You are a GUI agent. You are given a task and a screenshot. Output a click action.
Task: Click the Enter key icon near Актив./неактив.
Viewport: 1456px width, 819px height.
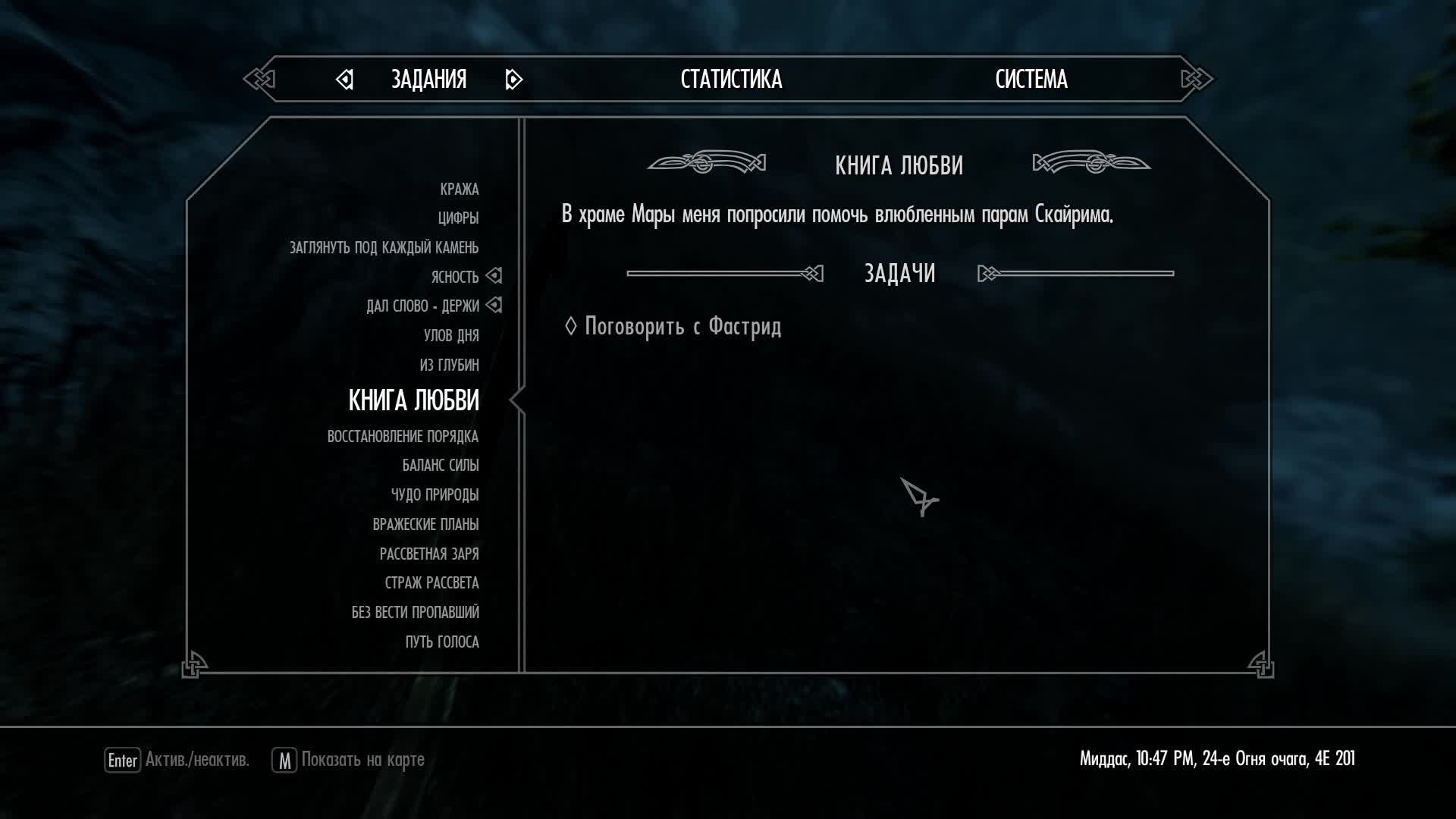click(121, 758)
